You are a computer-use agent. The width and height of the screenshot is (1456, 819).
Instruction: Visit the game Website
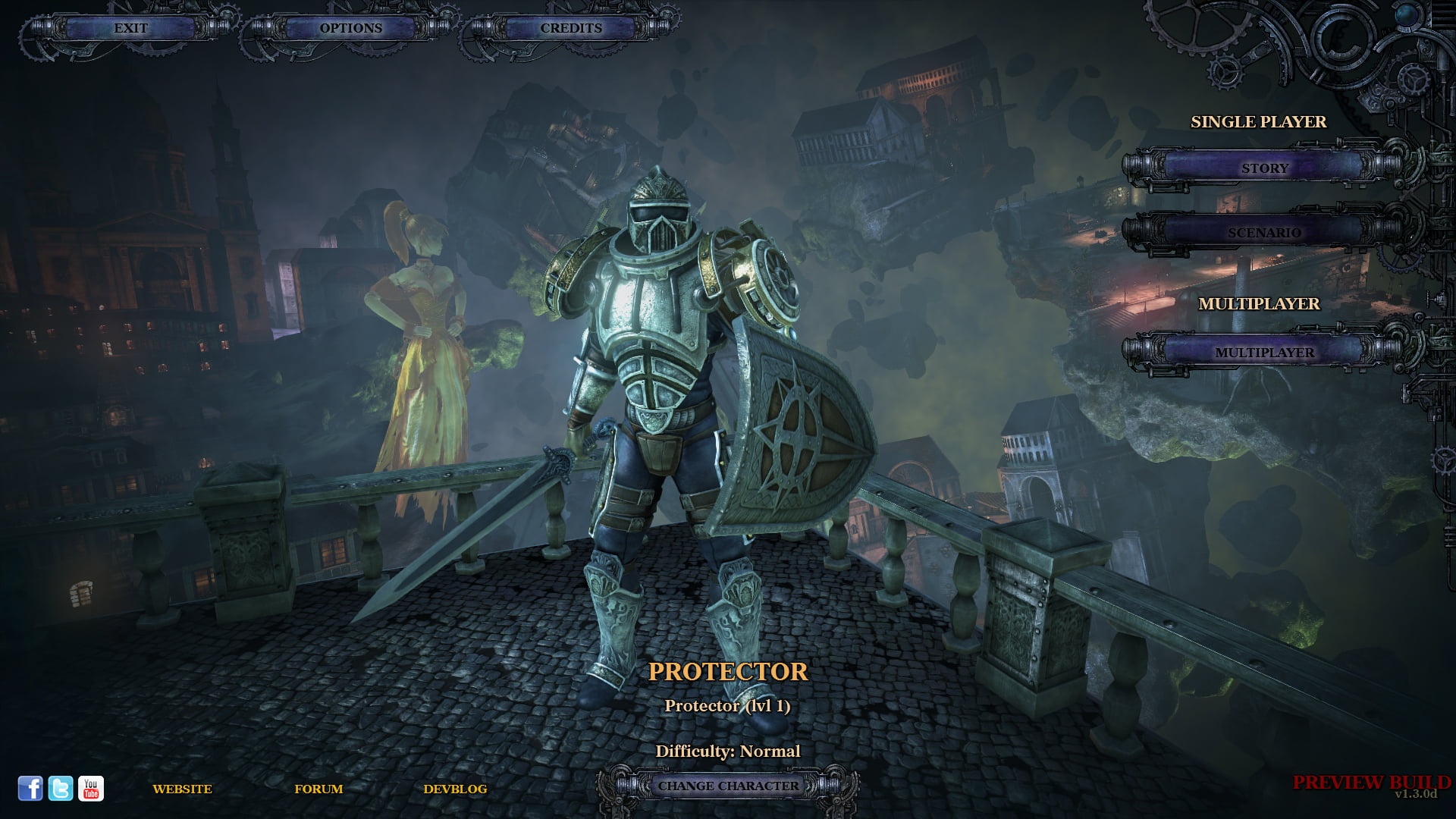(182, 789)
